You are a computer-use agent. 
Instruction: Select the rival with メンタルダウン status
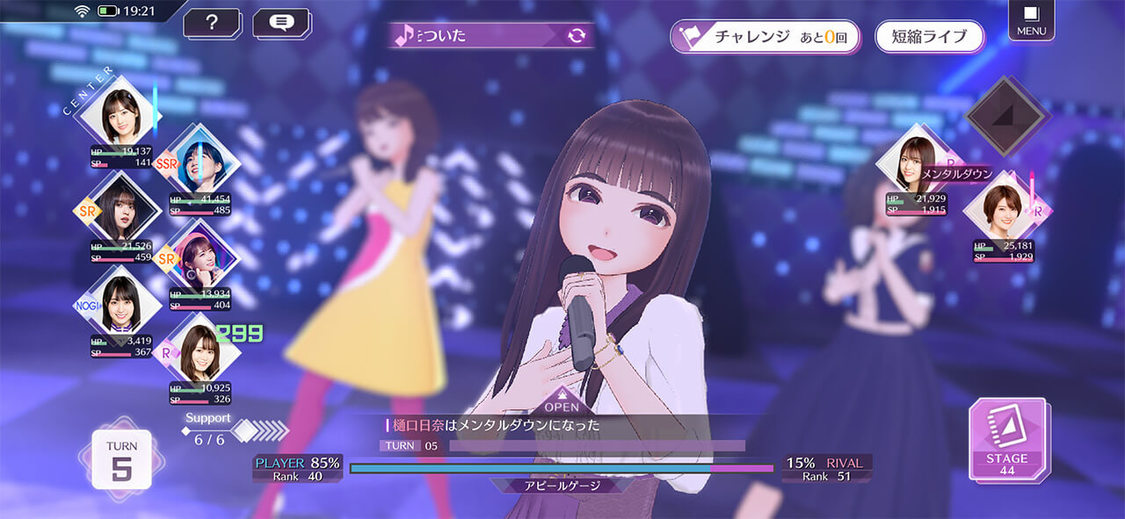914,163
